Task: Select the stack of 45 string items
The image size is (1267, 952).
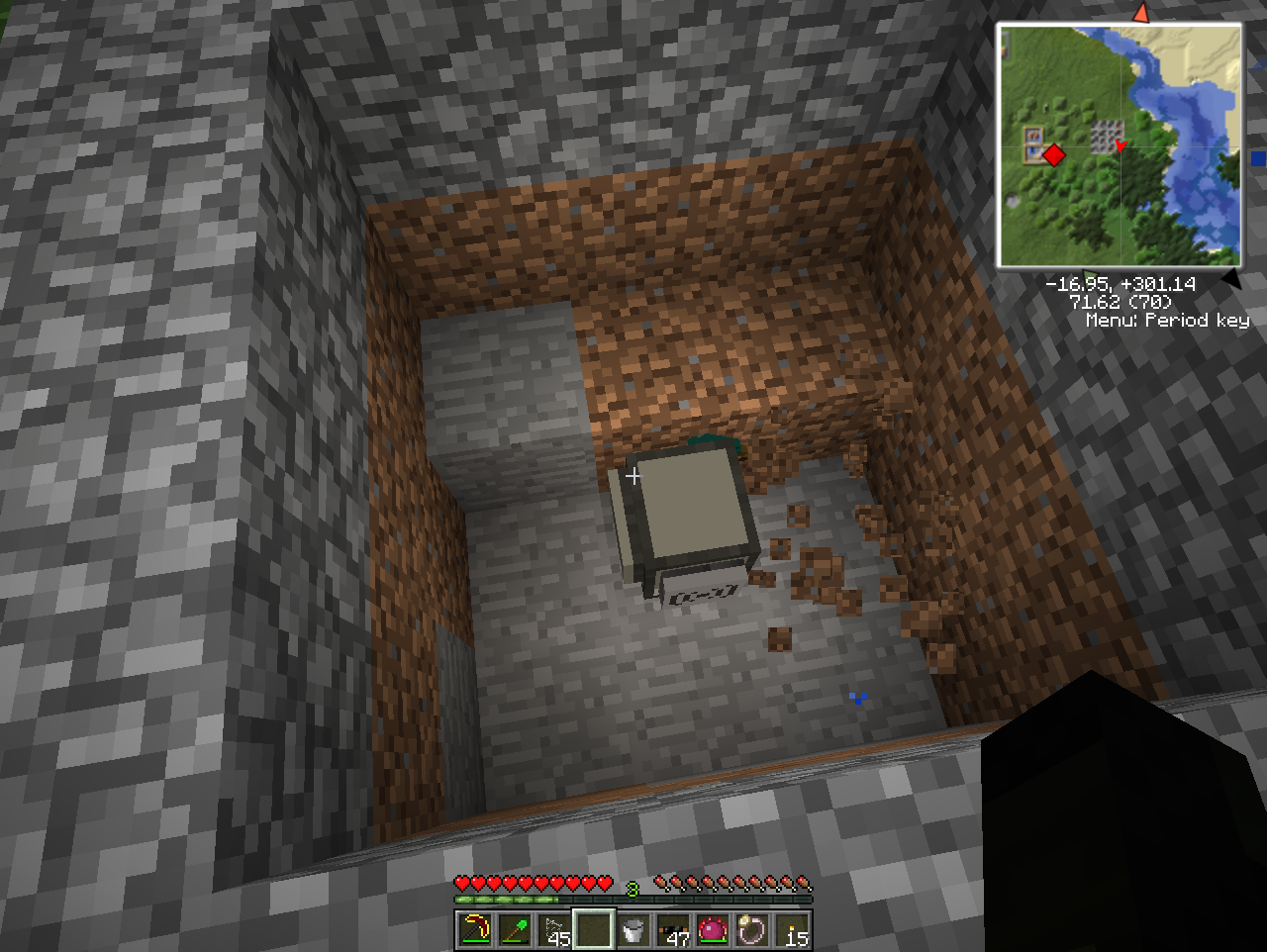Action: (552, 928)
